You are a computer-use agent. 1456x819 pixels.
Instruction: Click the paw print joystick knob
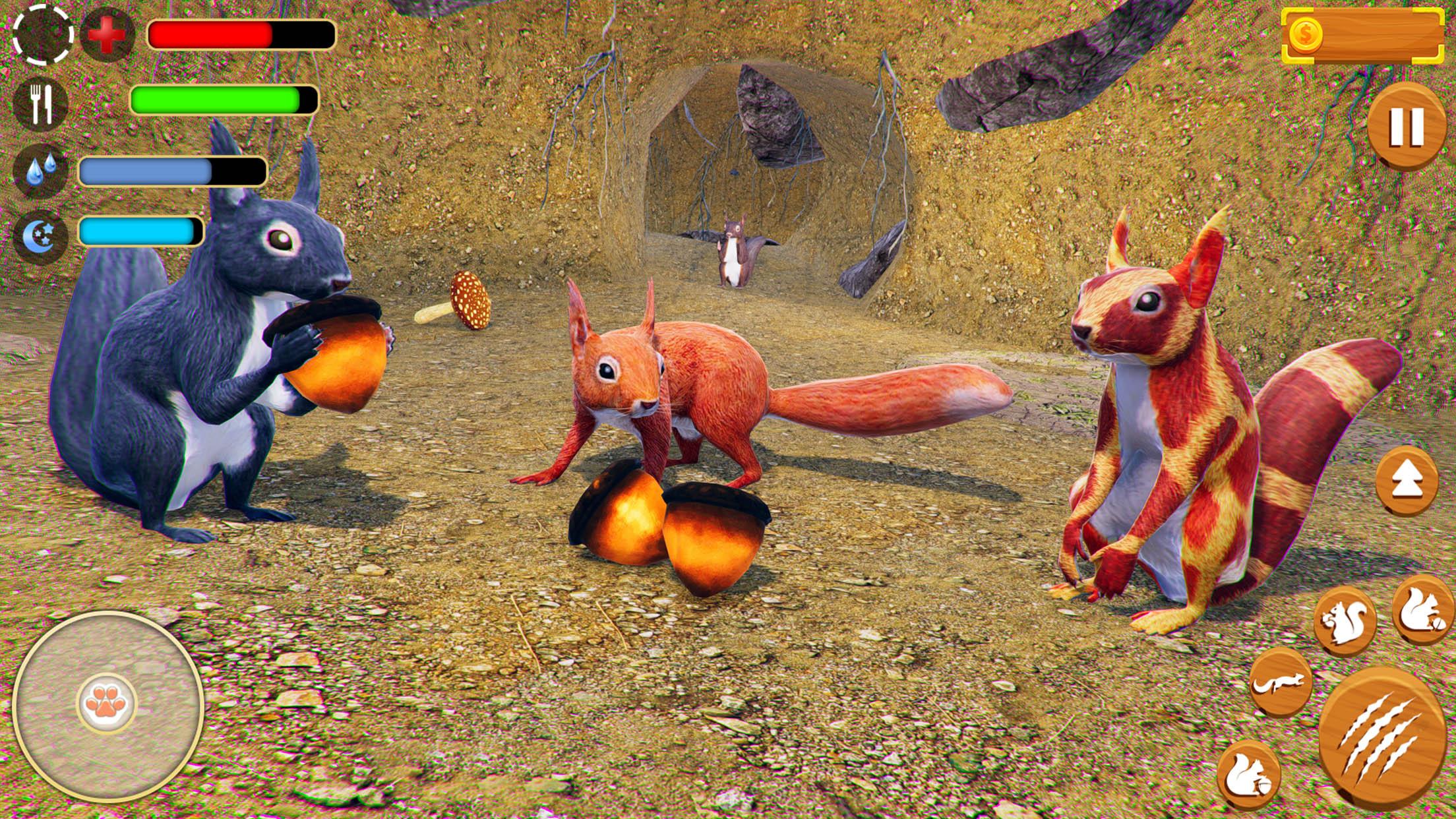107,704
